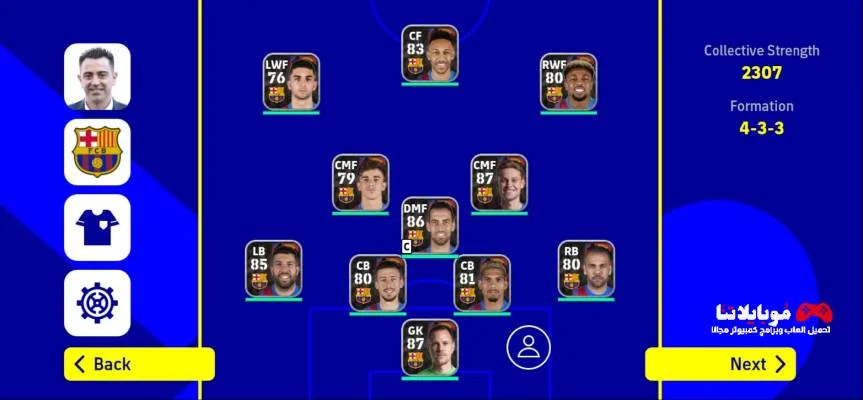Pick the CMF player card rated 79
This screenshot has height=400, width=863.
click(x=361, y=183)
